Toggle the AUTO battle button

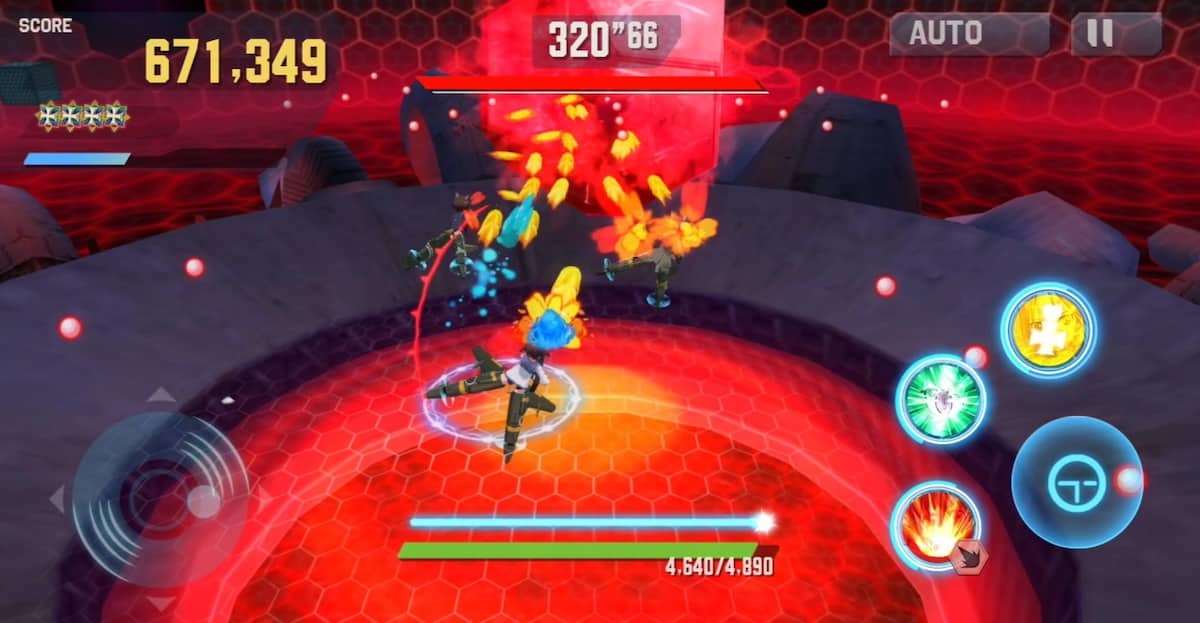pos(968,34)
